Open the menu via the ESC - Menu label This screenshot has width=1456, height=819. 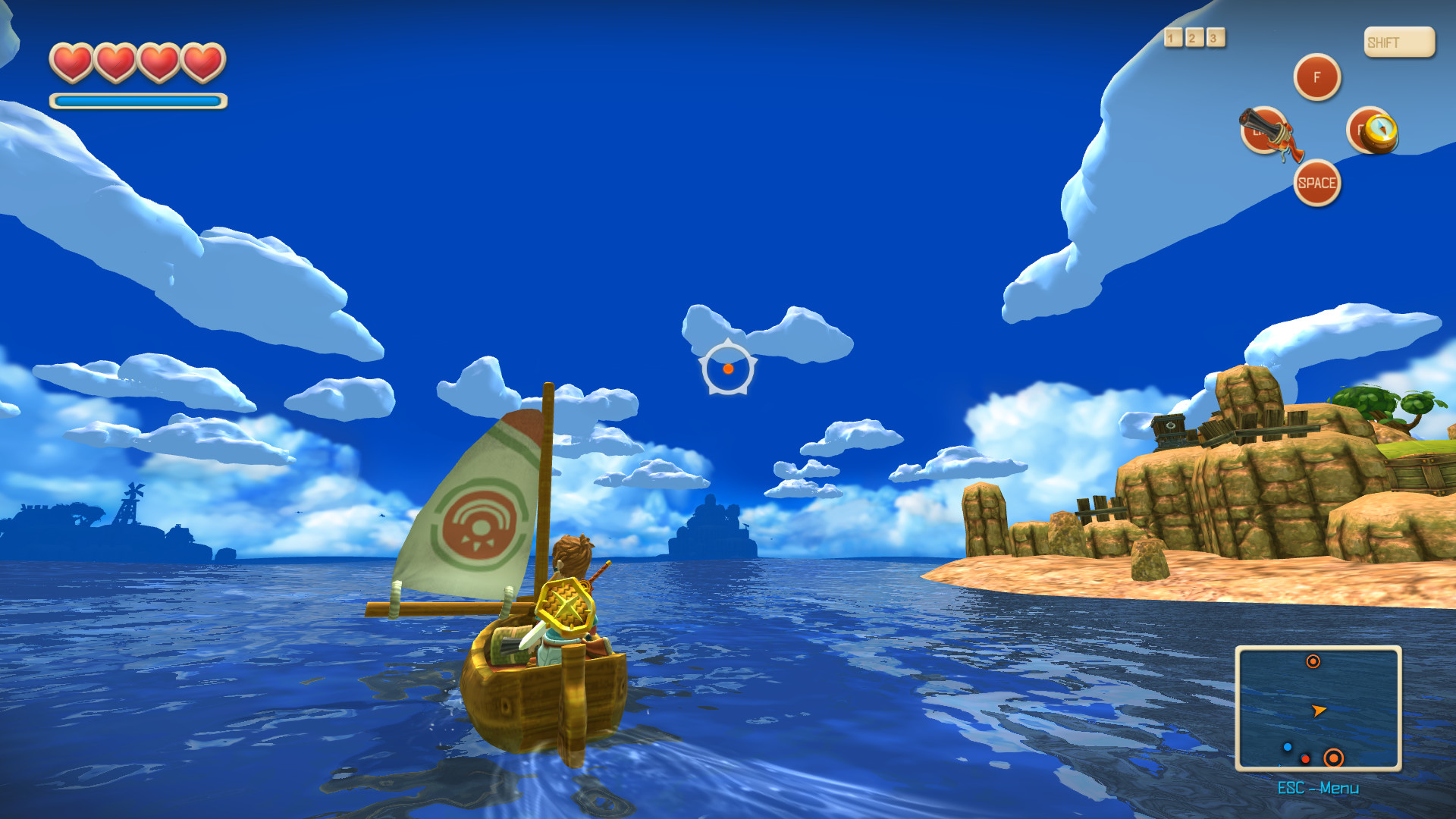click(1319, 789)
